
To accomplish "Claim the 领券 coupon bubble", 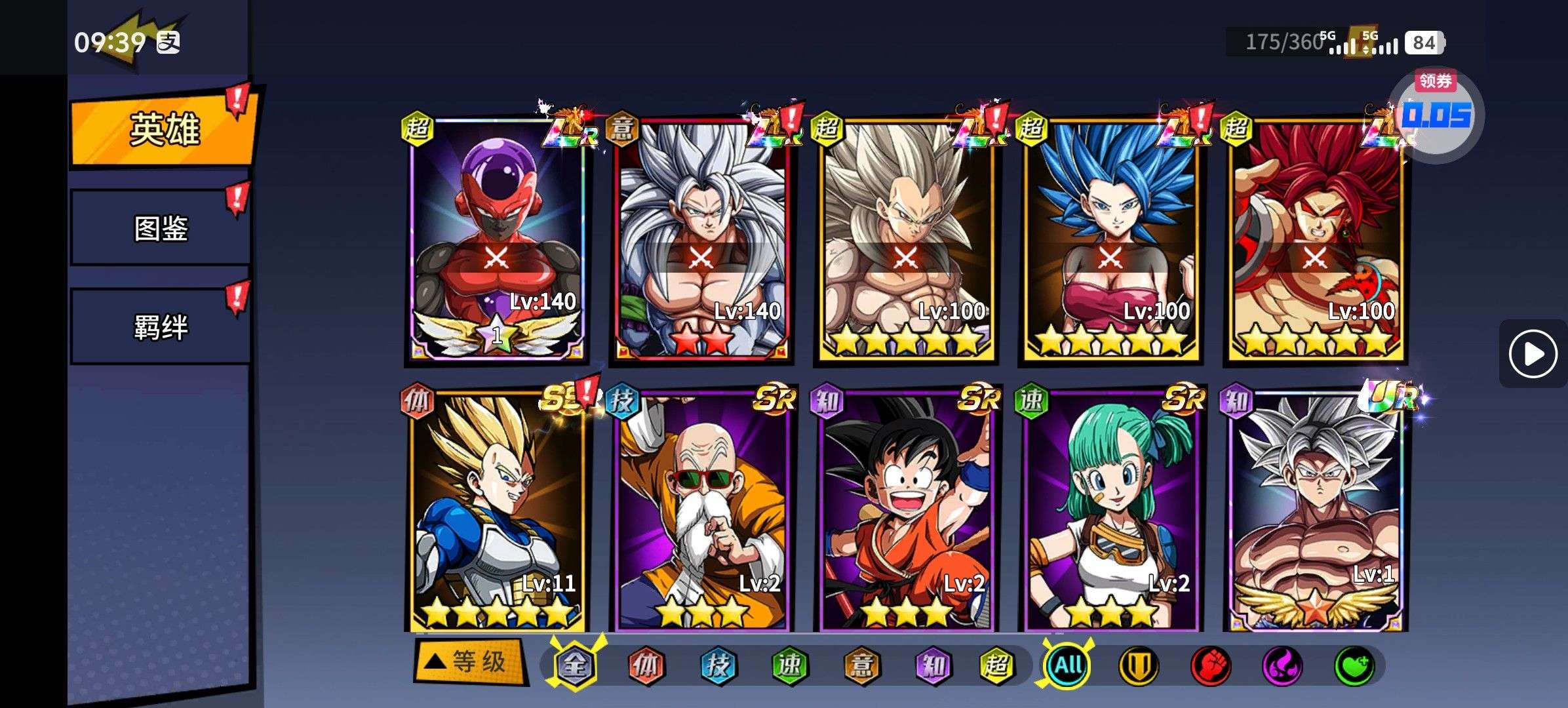I will [1436, 113].
